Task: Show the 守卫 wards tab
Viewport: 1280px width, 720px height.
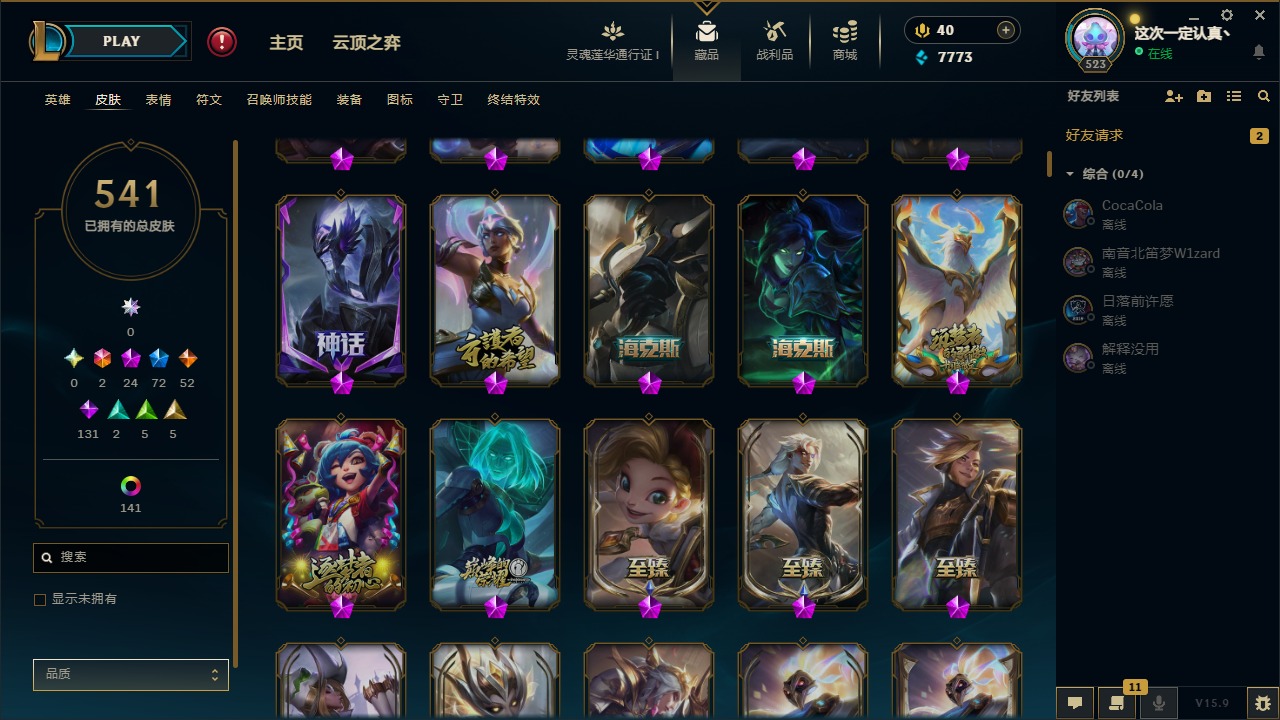Action: (x=450, y=100)
